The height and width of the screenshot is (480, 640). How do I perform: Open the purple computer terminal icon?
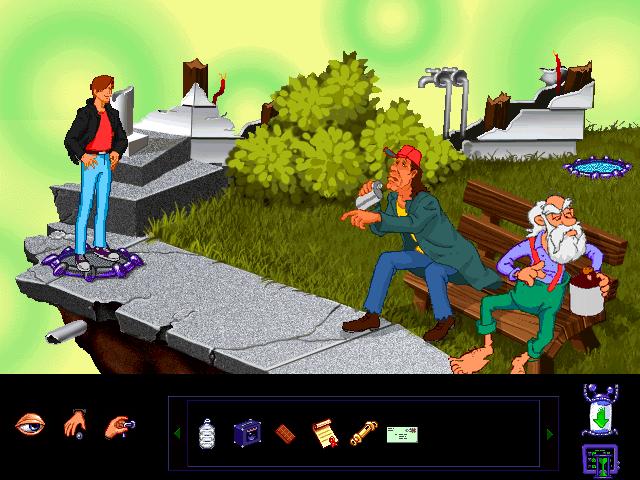[597, 460]
